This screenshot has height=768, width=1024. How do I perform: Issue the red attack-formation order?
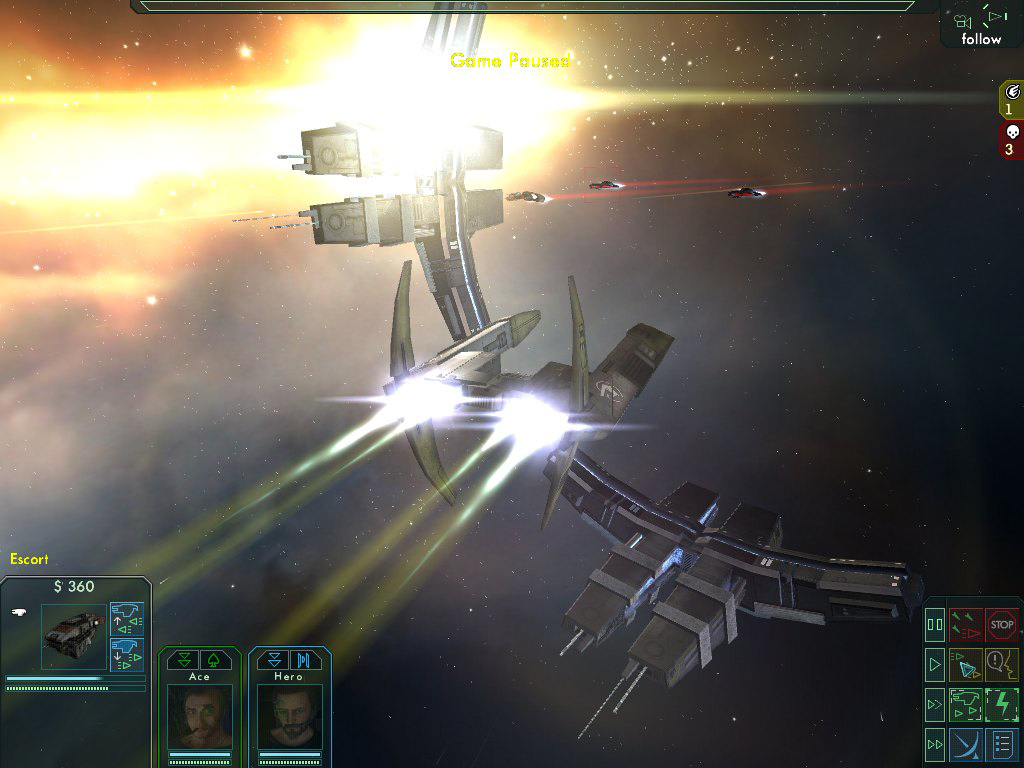(x=966, y=625)
